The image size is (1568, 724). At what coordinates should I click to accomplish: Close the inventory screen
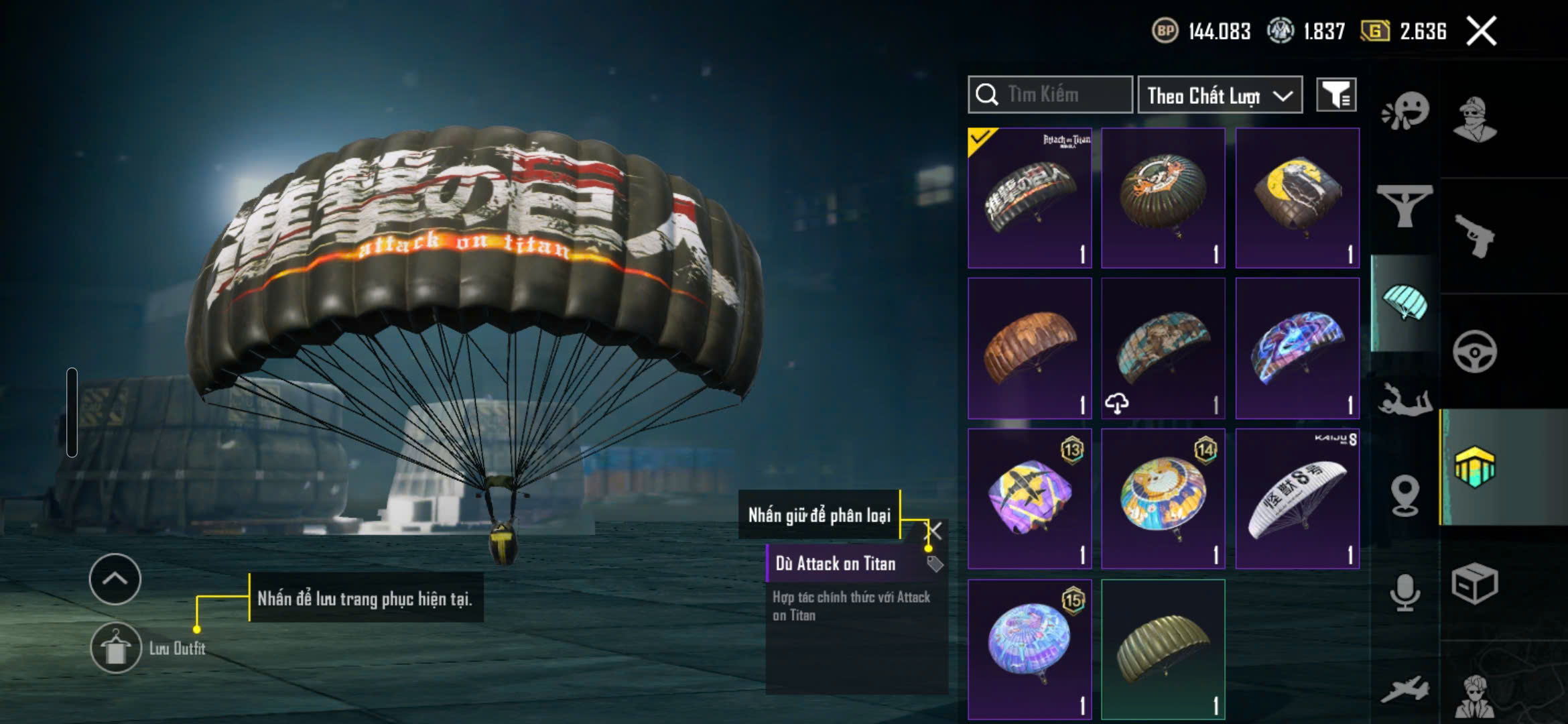tap(1481, 31)
